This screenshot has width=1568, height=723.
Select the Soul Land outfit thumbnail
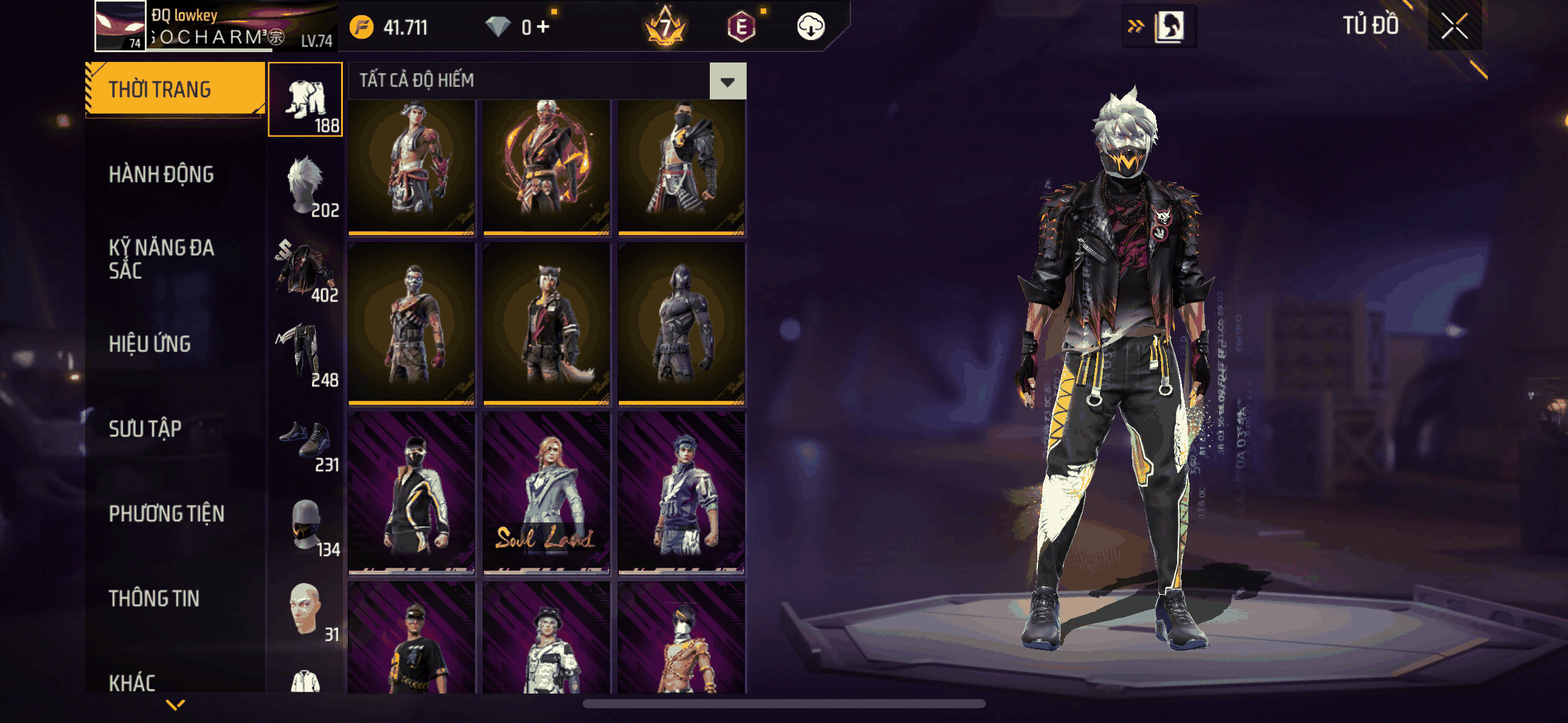pyautogui.click(x=546, y=494)
